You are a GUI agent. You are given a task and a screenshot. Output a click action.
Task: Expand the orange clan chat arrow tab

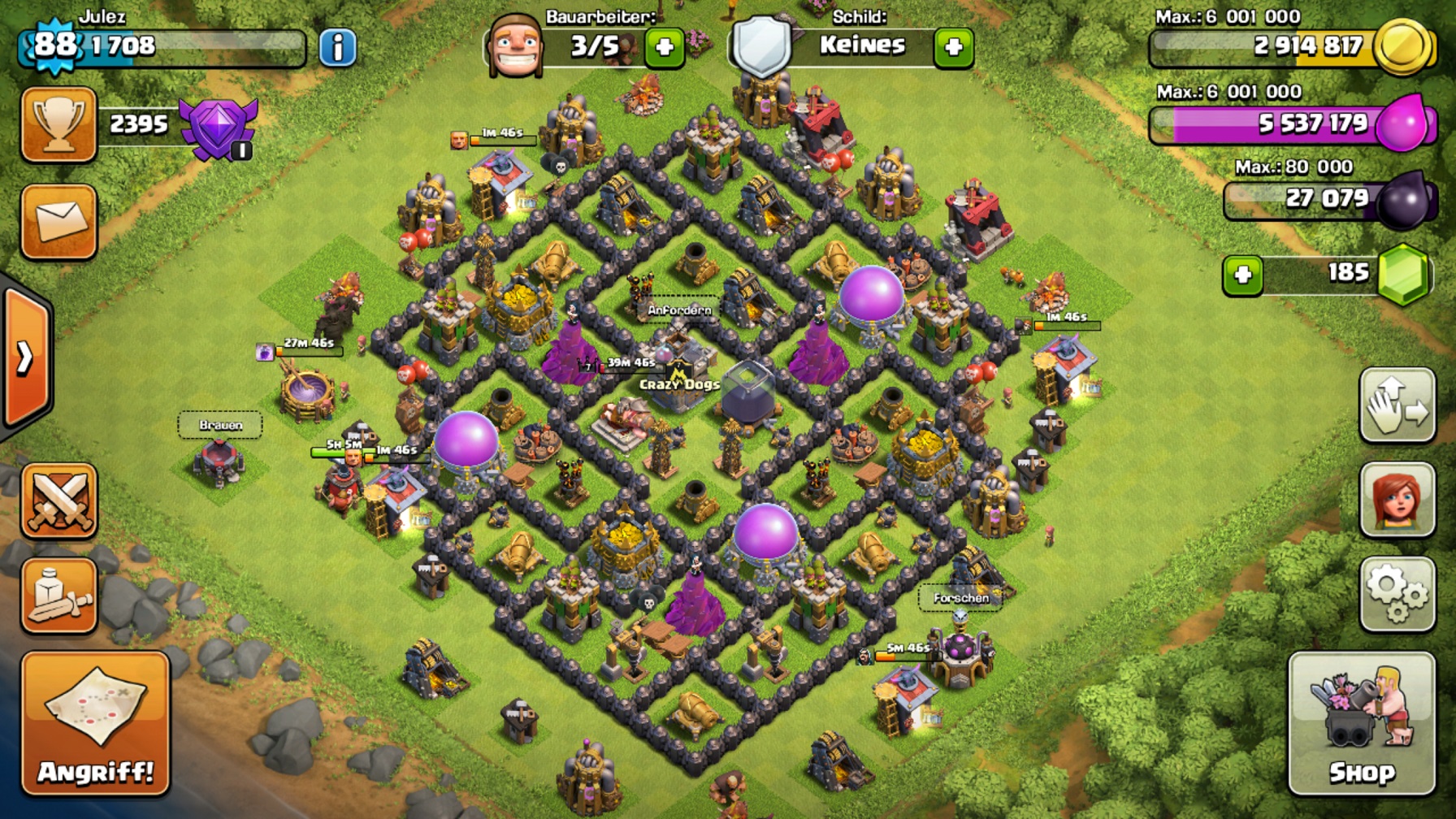click(26, 357)
